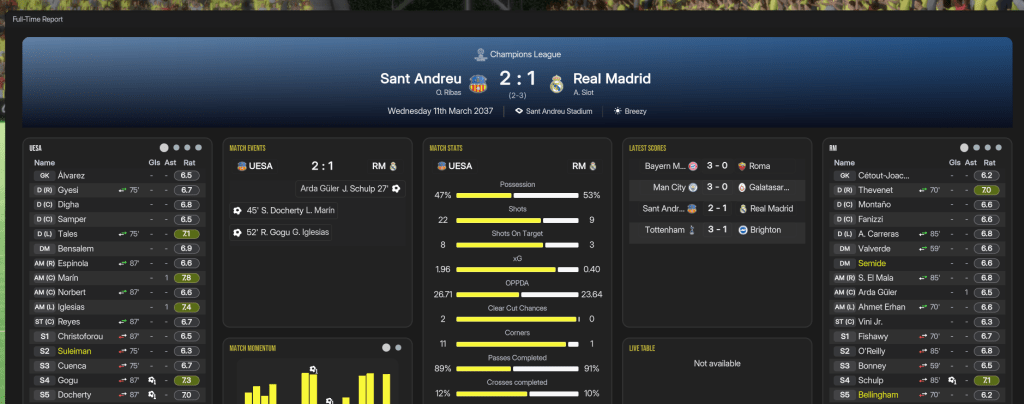
Task: Open Suleiman's substitute row
Action: (x=76, y=351)
